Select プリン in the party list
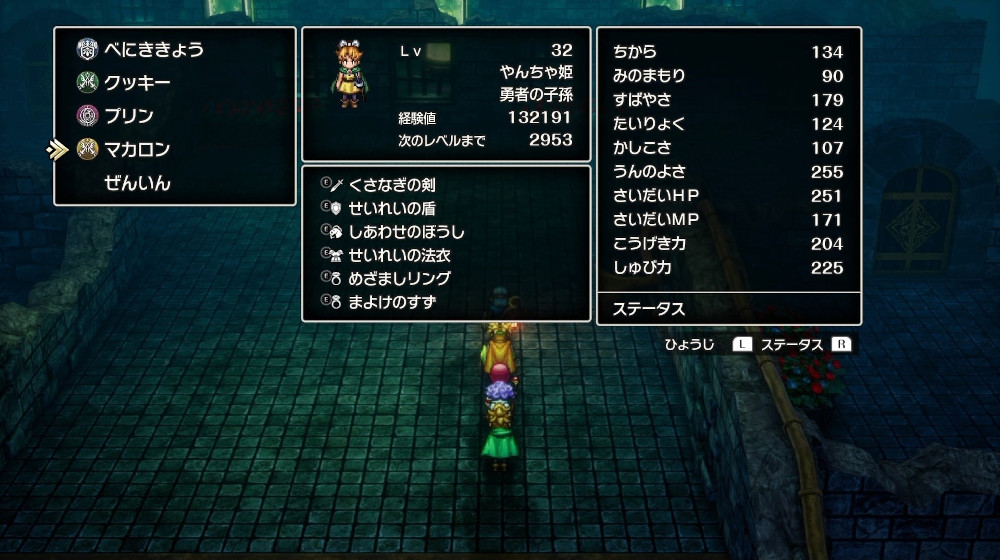The image size is (1000, 560). tap(129, 116)
